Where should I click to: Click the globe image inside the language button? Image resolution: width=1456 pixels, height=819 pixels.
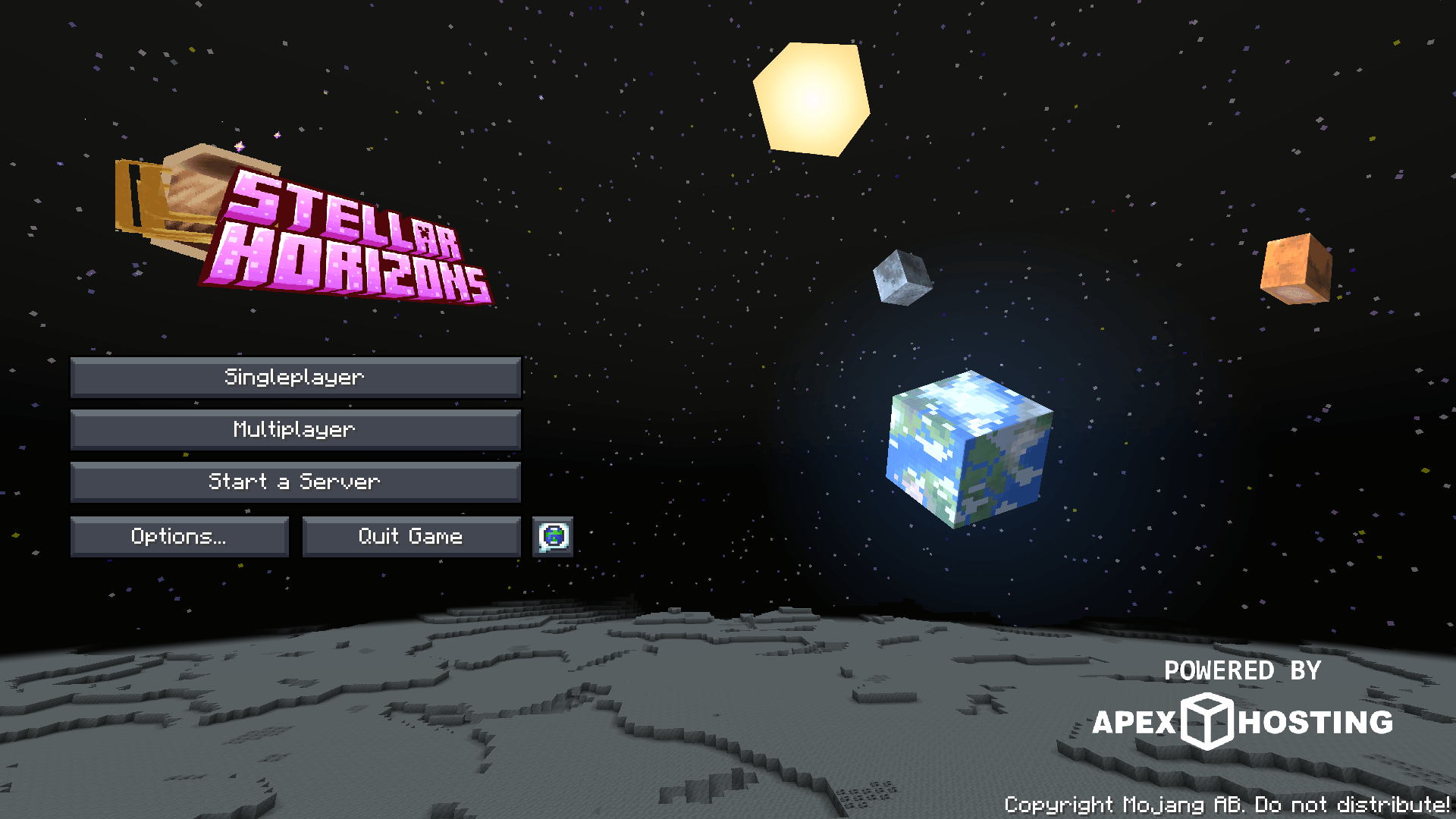[x=552, y=536]
